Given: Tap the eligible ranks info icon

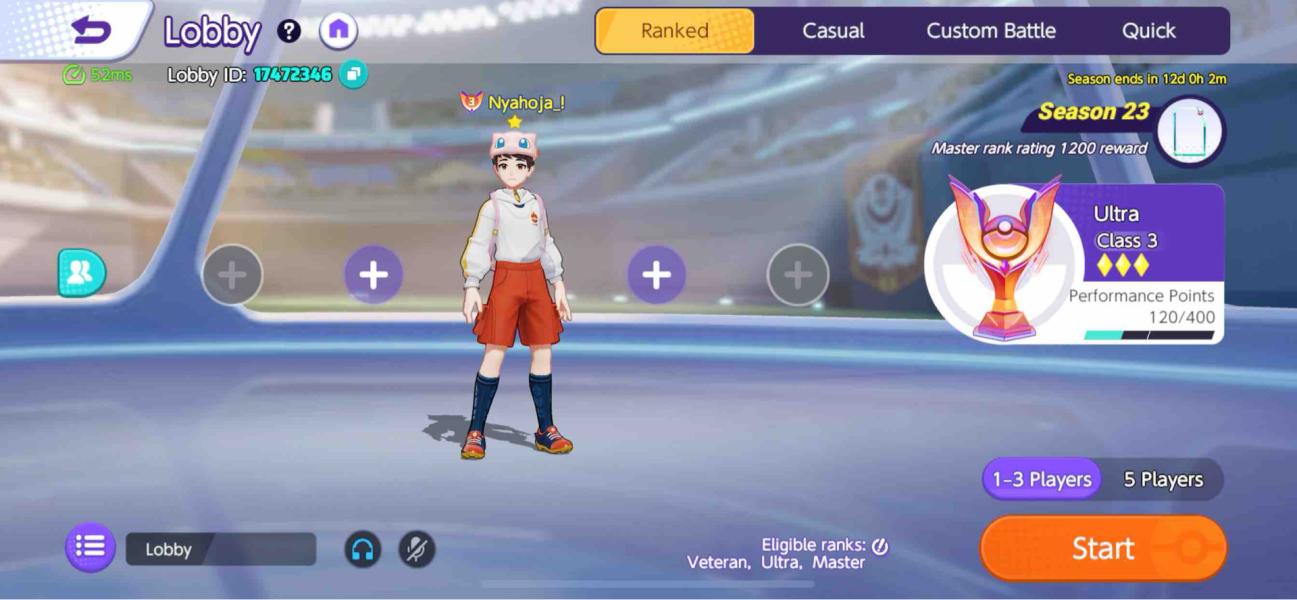Looking at the screenshot, I should (880, 546).
